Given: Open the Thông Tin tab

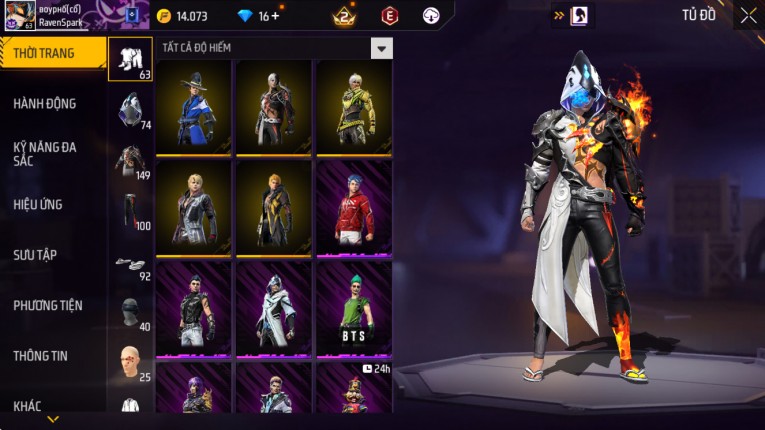Looking at the screenshot, I should click(x=40, y=355).
